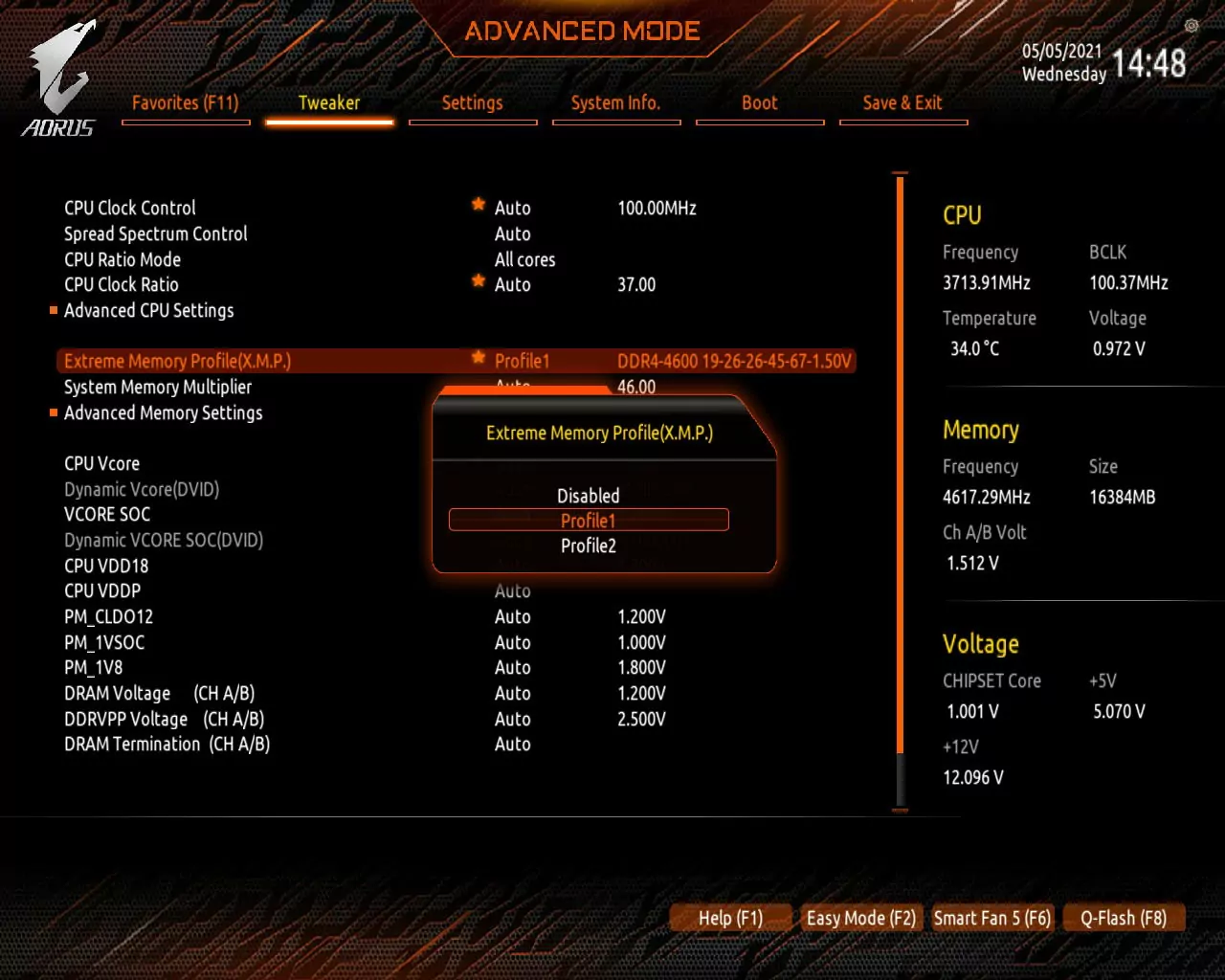Open Smart Fan 5 (F6)
1225x980 pixels.
991,918
